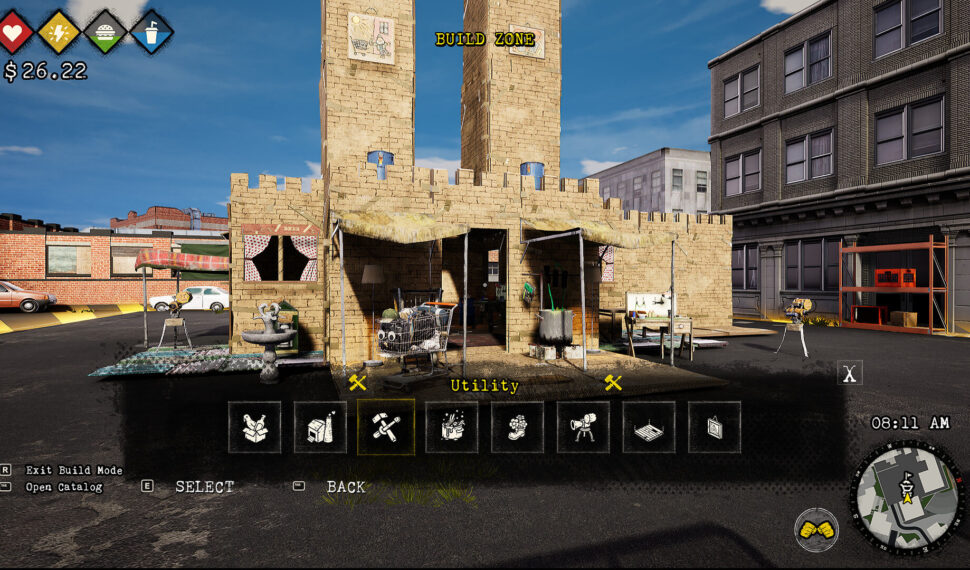Choose the picture frame build category
The image size is (970, 570).
[714, 427]
